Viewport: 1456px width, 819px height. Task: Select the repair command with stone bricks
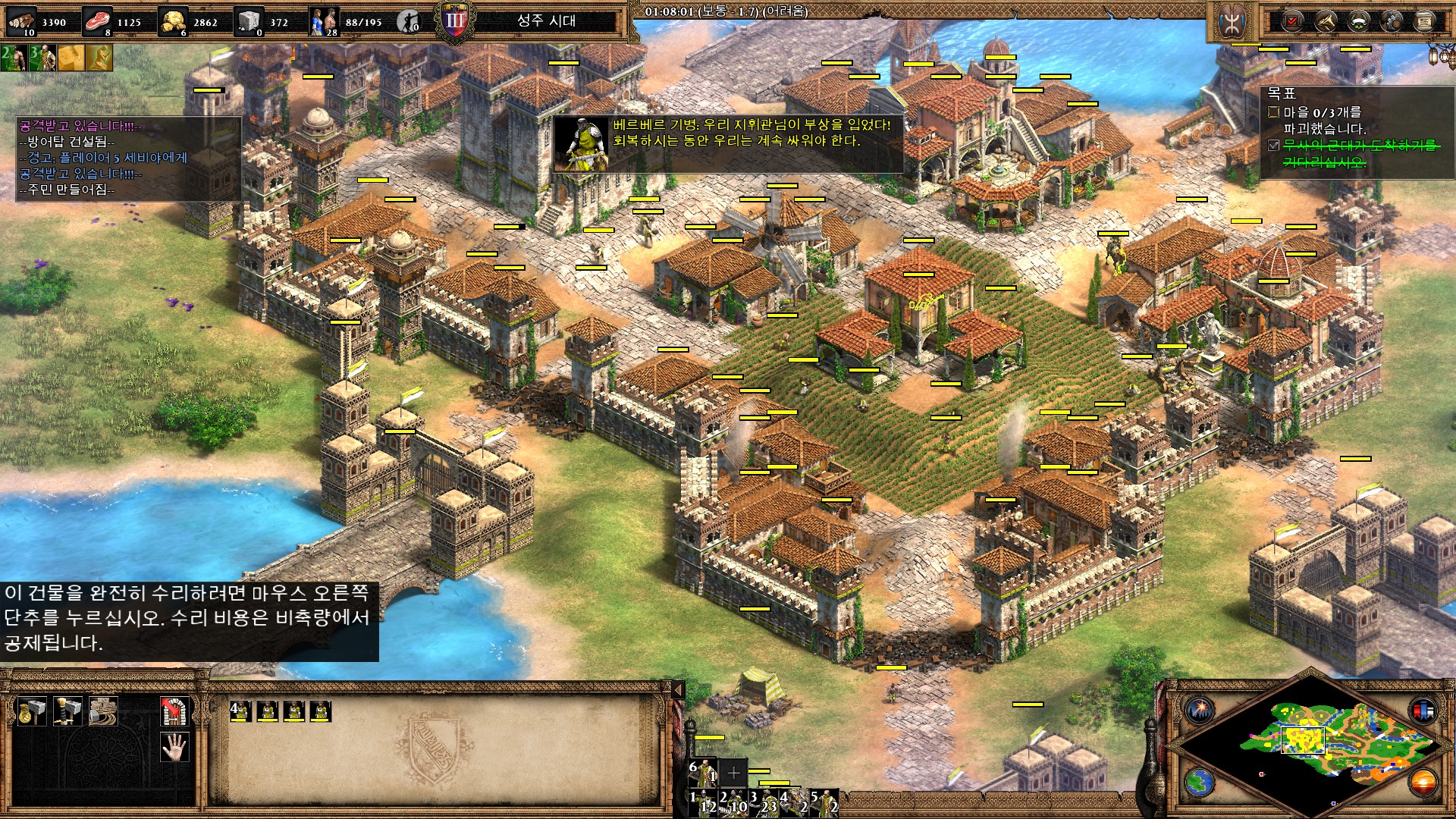coord(102,711)
